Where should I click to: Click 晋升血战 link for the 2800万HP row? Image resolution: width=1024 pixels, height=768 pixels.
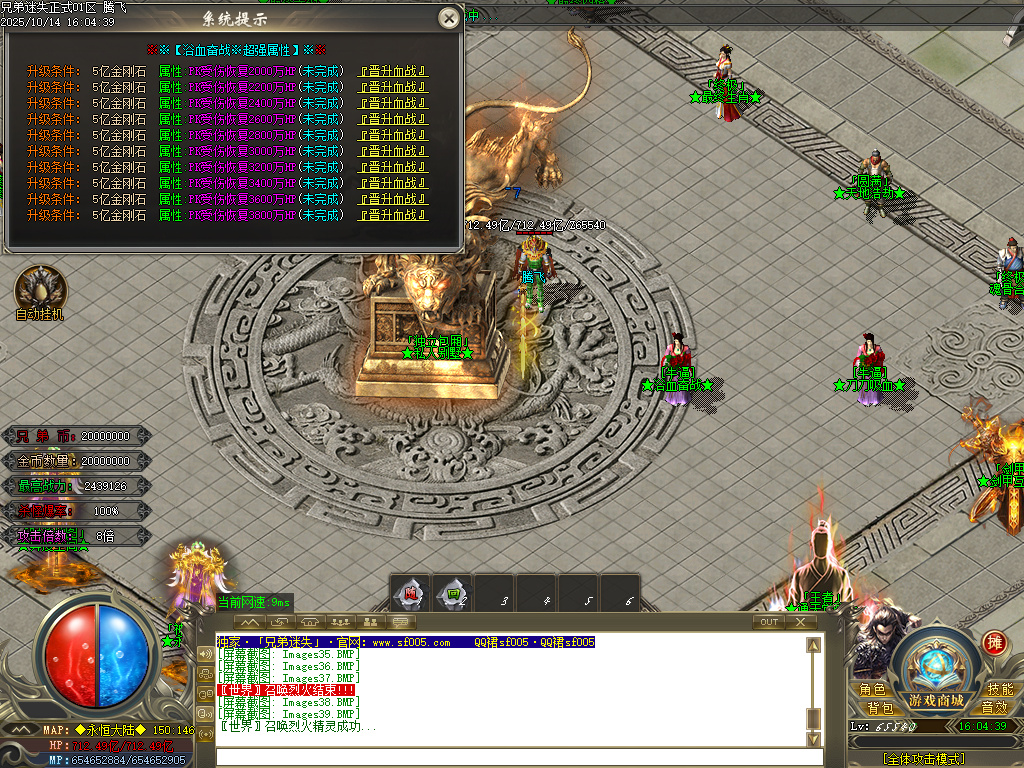click(394, 135)
